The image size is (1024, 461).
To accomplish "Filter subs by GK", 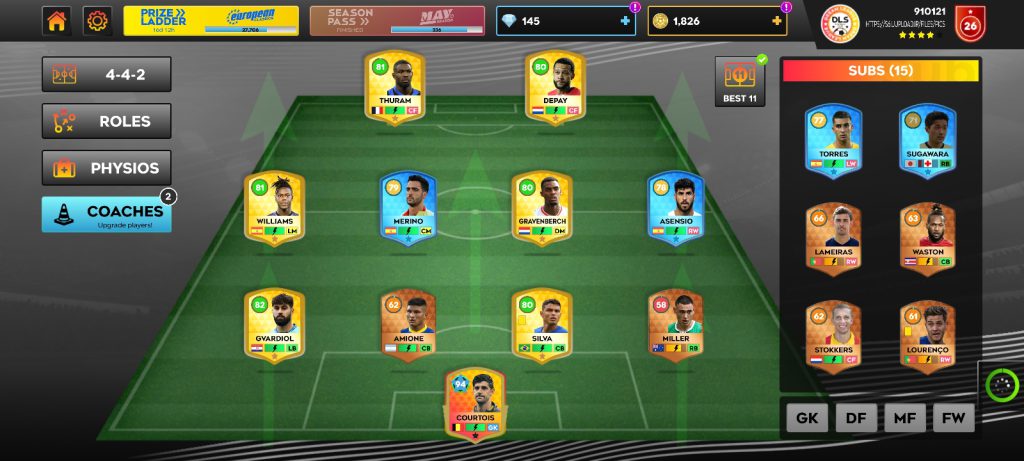I will click(807, 418).
